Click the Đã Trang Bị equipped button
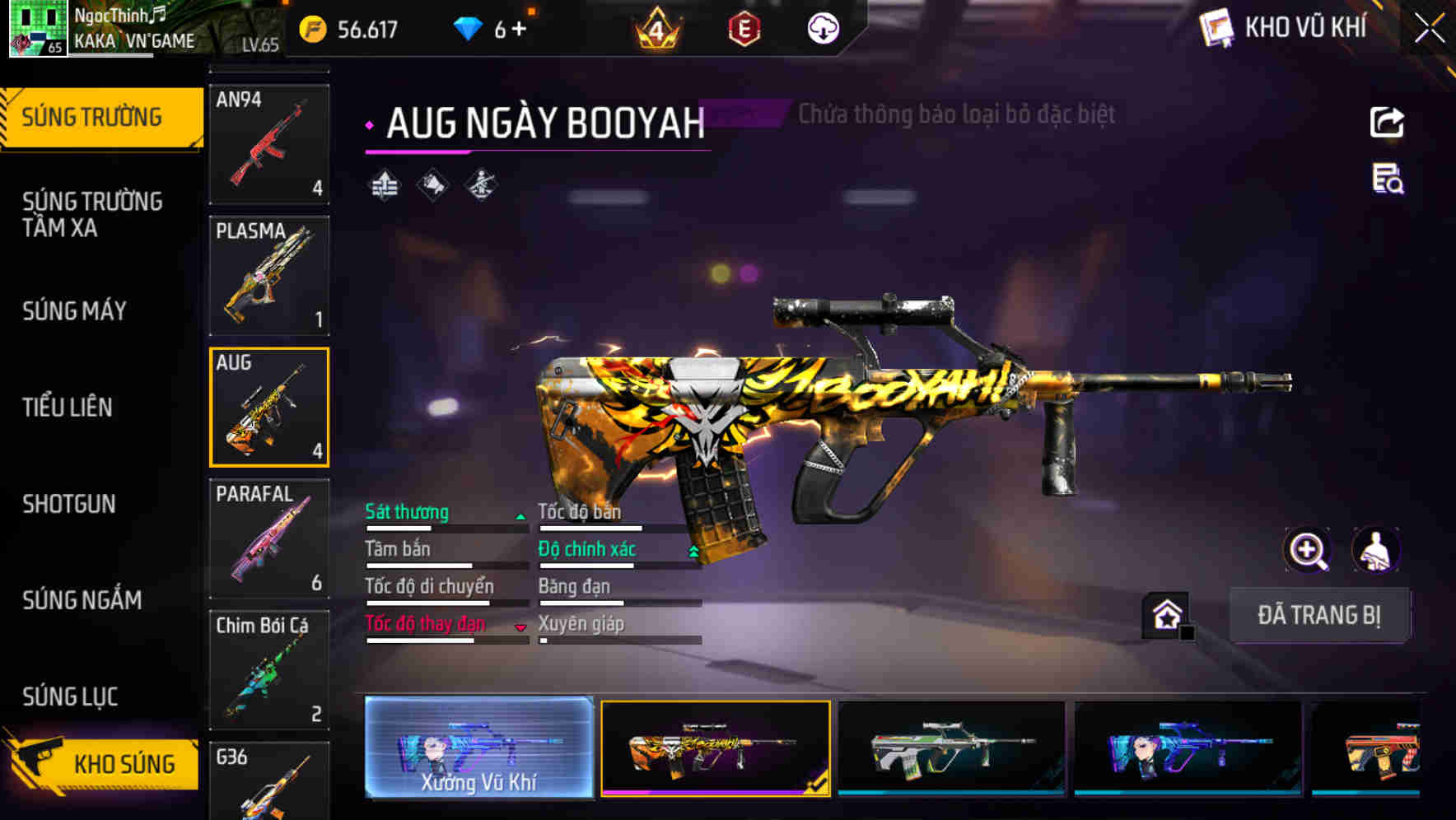The width and height of the screenshot is (1456, 820). [x=1318, y=615]
